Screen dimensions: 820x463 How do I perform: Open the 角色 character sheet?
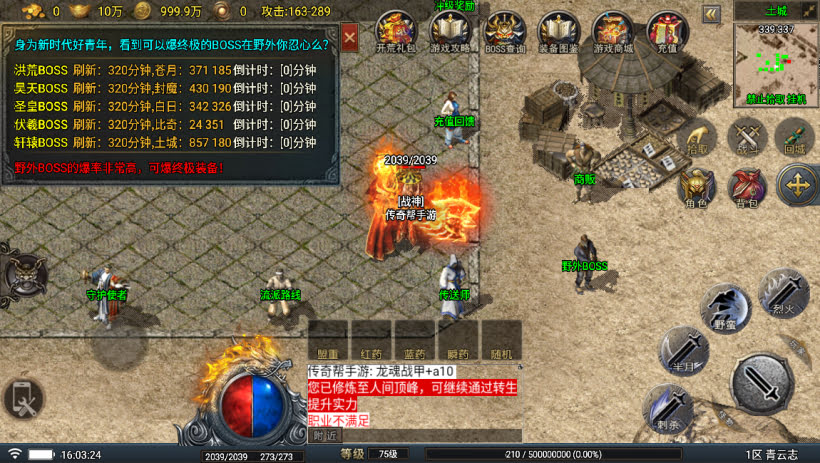695,186
